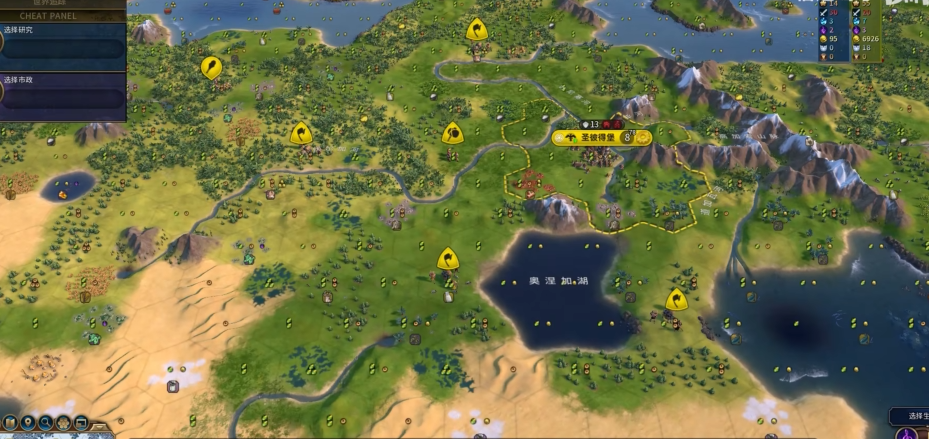Viewport: 929px width, 439px height.
Task: Open the map pins button
Action: tap(28, 422)
